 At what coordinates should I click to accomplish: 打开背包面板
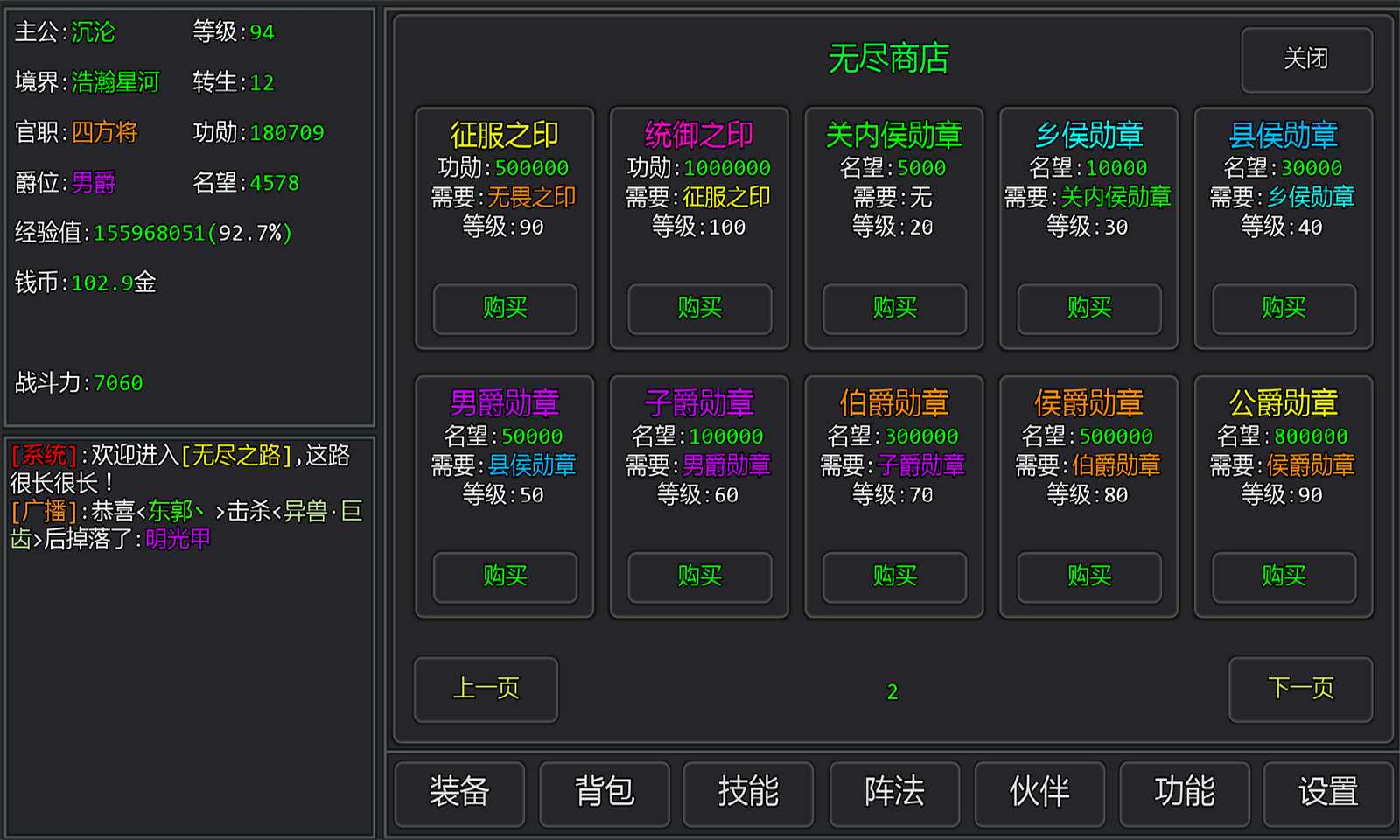pos(605,793)
